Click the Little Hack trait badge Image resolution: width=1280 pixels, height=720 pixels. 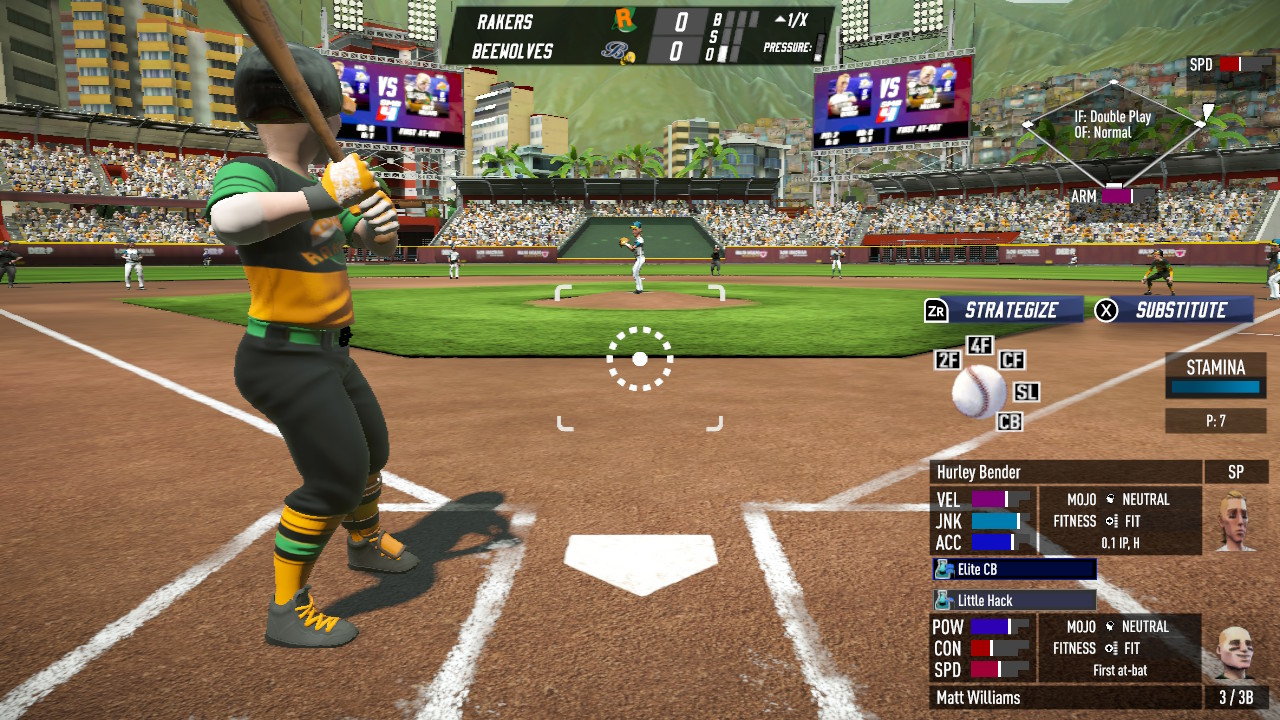pyautogui.click(x=1013, y=600)
